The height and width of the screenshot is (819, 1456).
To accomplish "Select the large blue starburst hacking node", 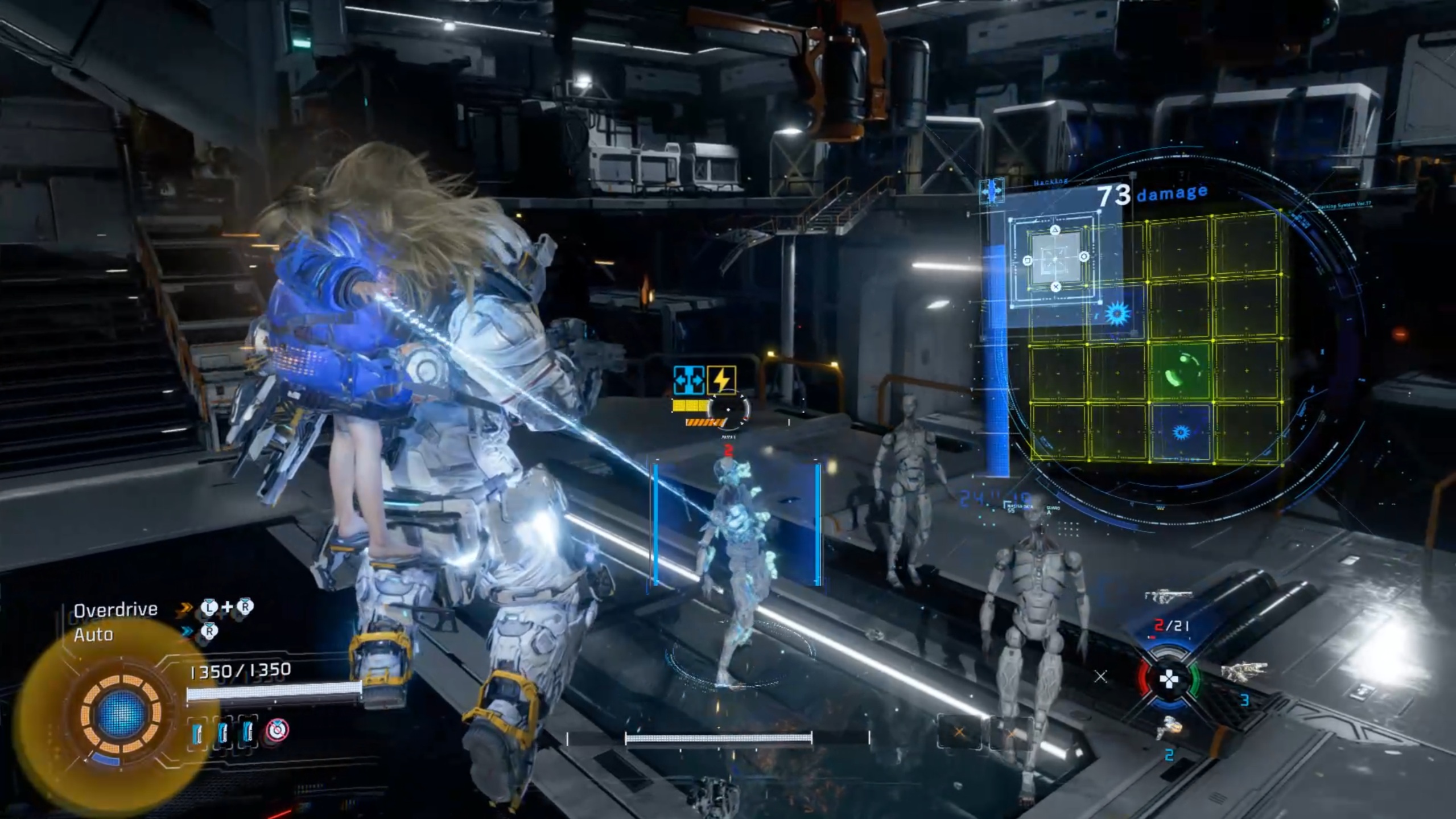I will (1116, 314).
